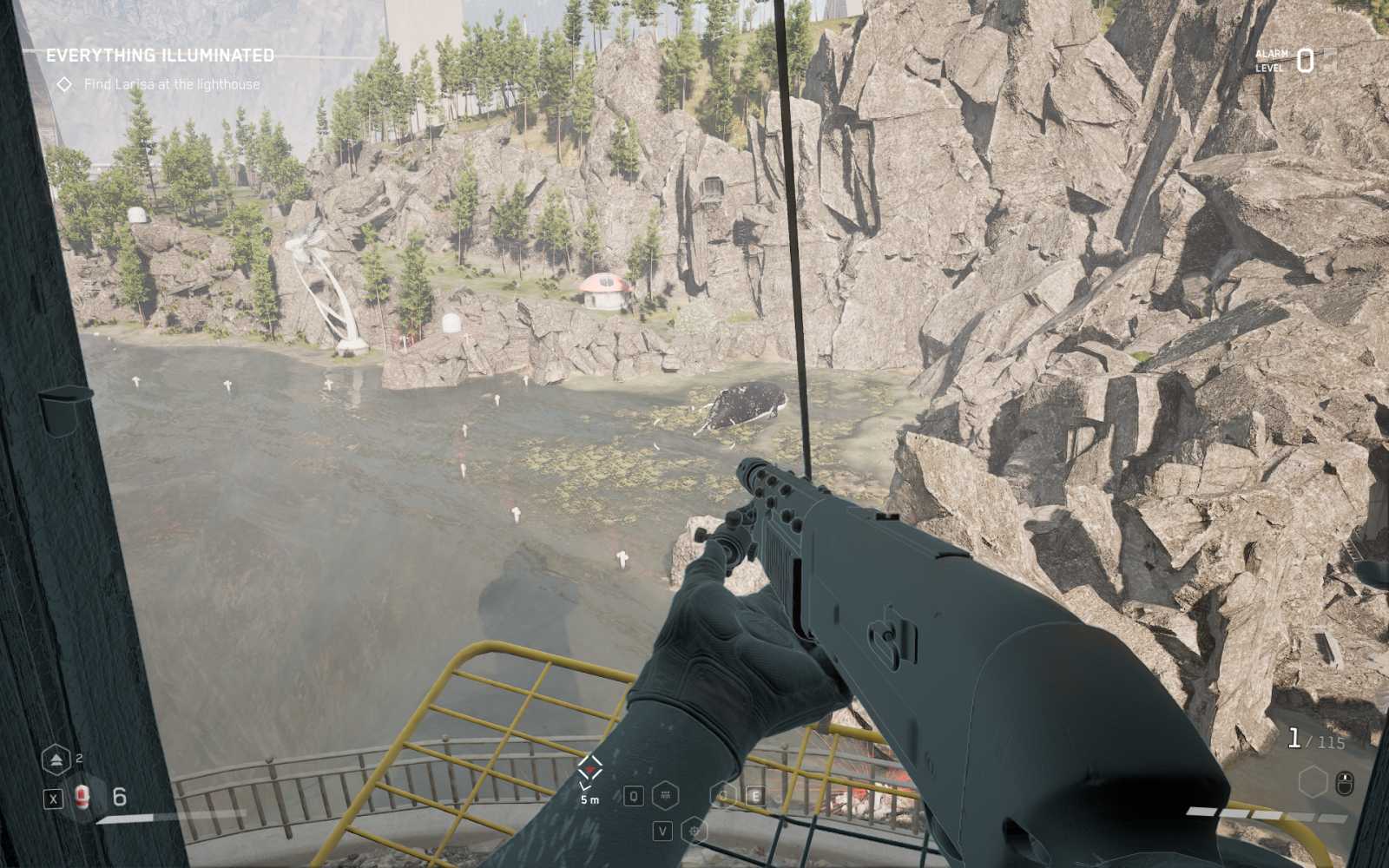Toggle the O key prompt in the HUD
The width and height of the screenshot is (1389, 868).
coord(634,793)
